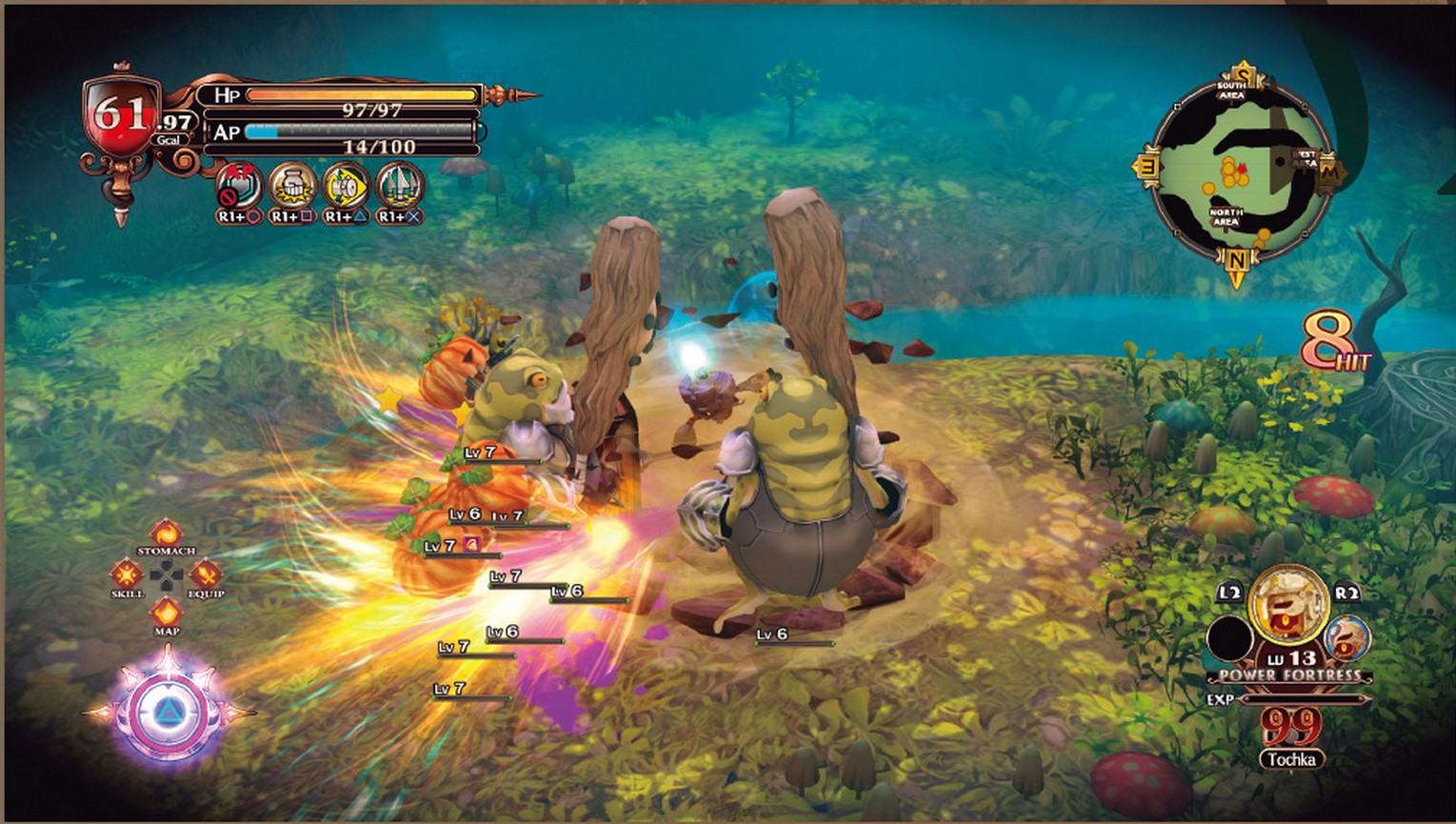Click the Gcal red shield gauge
The image size is (1456, 824).
(x=121, y=119)
